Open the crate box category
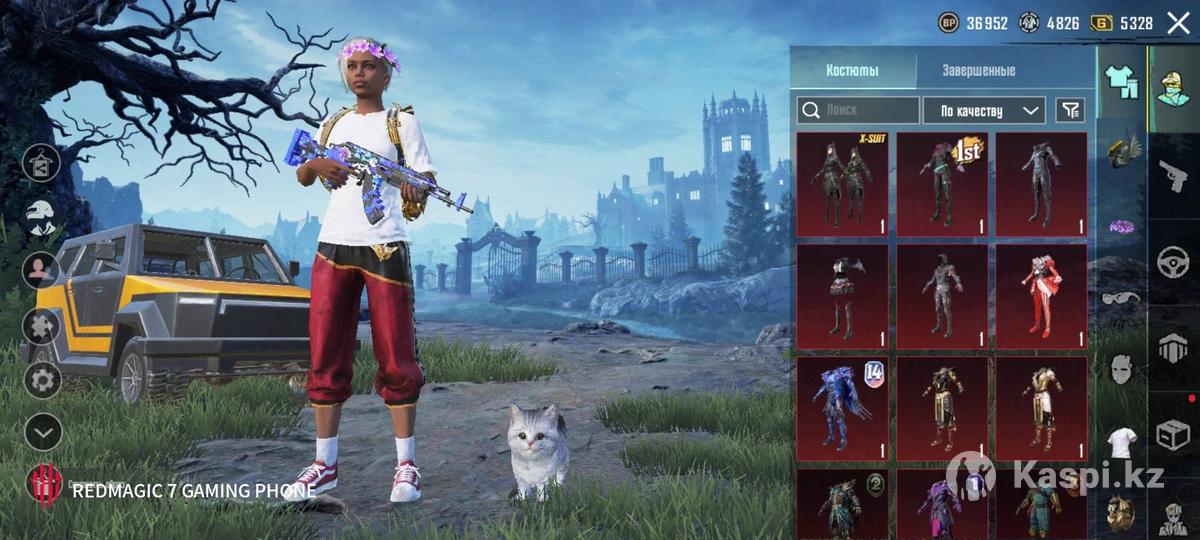 [1174, 435]
